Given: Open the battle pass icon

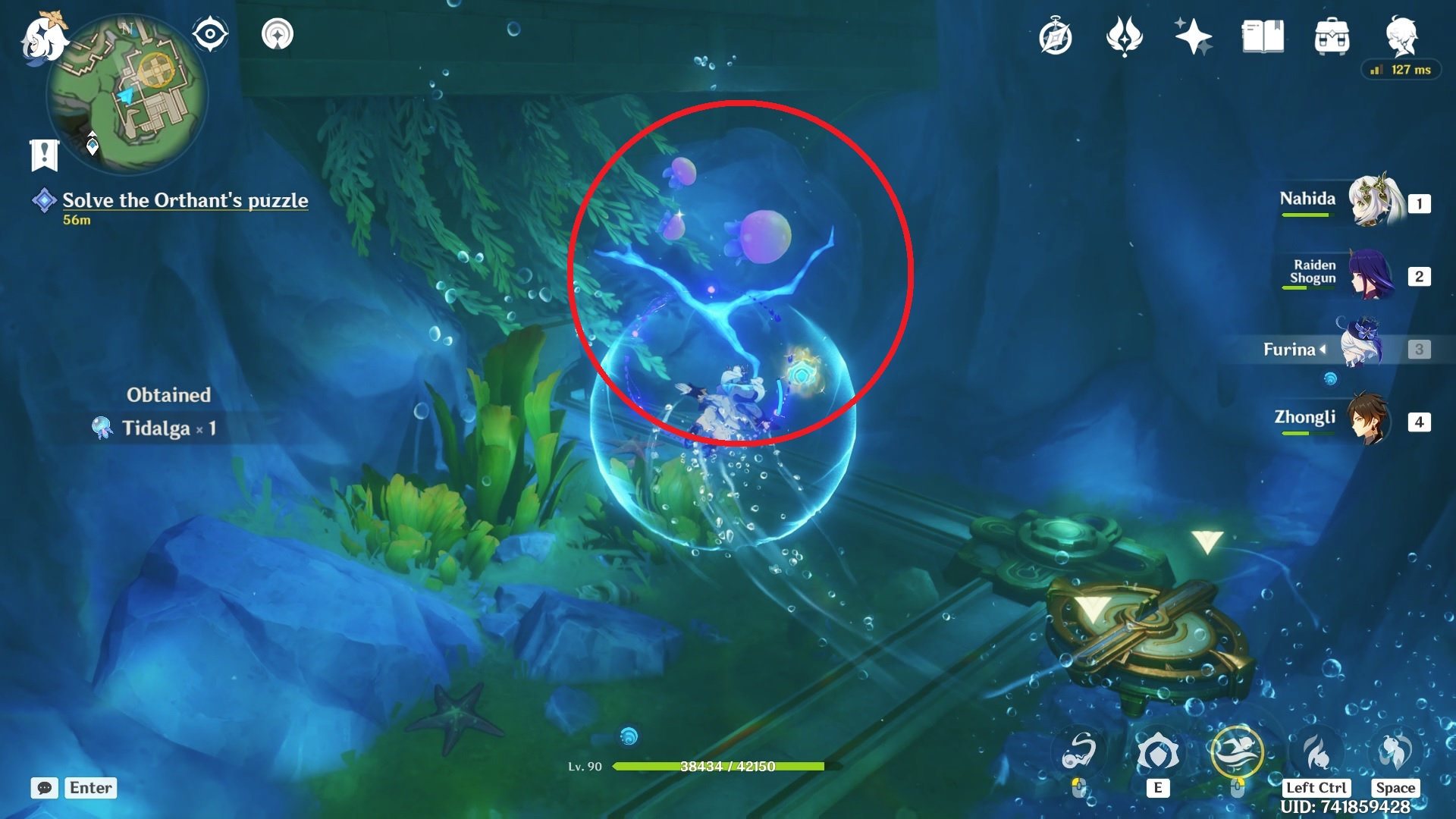Looking at the screenshot, I should (x=1124, y=36).
